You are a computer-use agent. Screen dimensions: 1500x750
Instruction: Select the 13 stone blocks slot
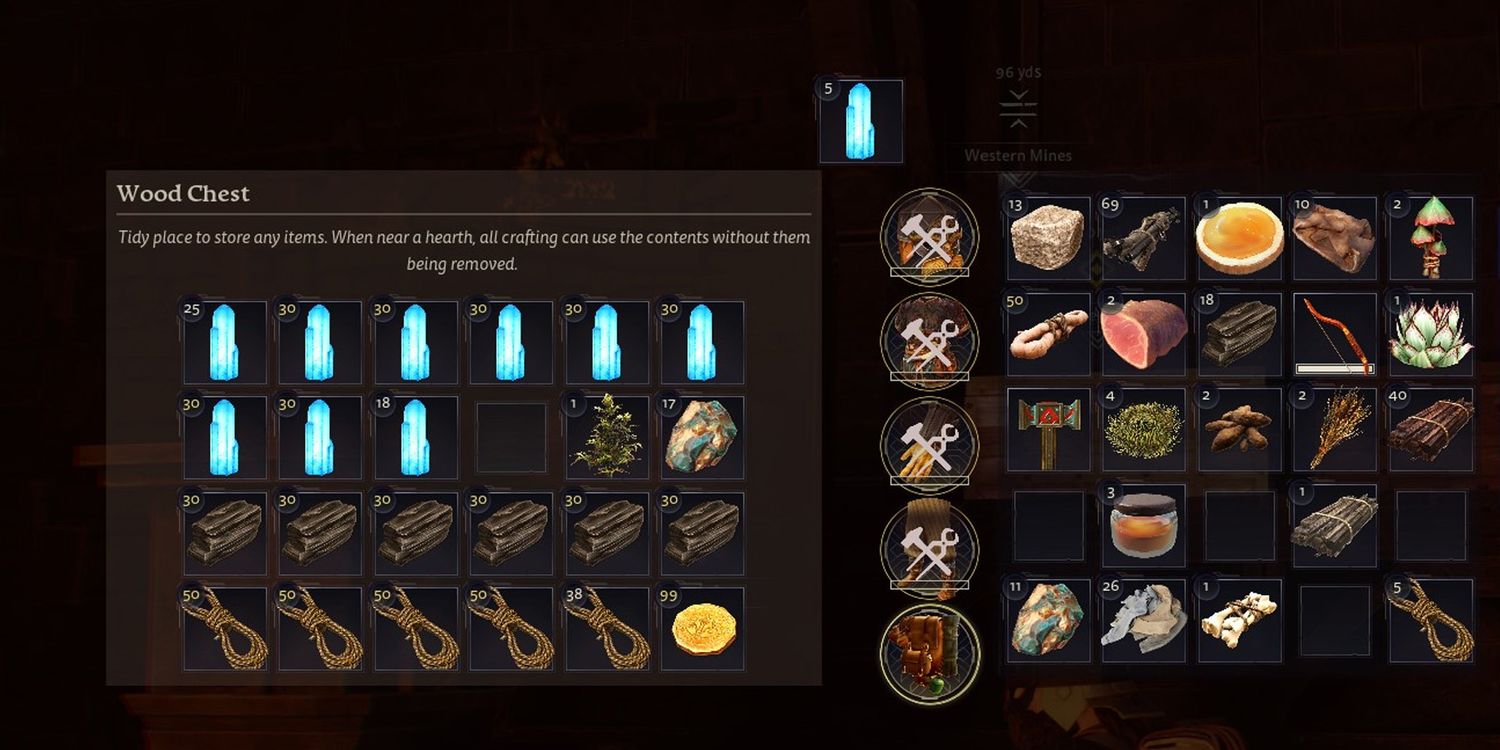[x=1047, y=238]
